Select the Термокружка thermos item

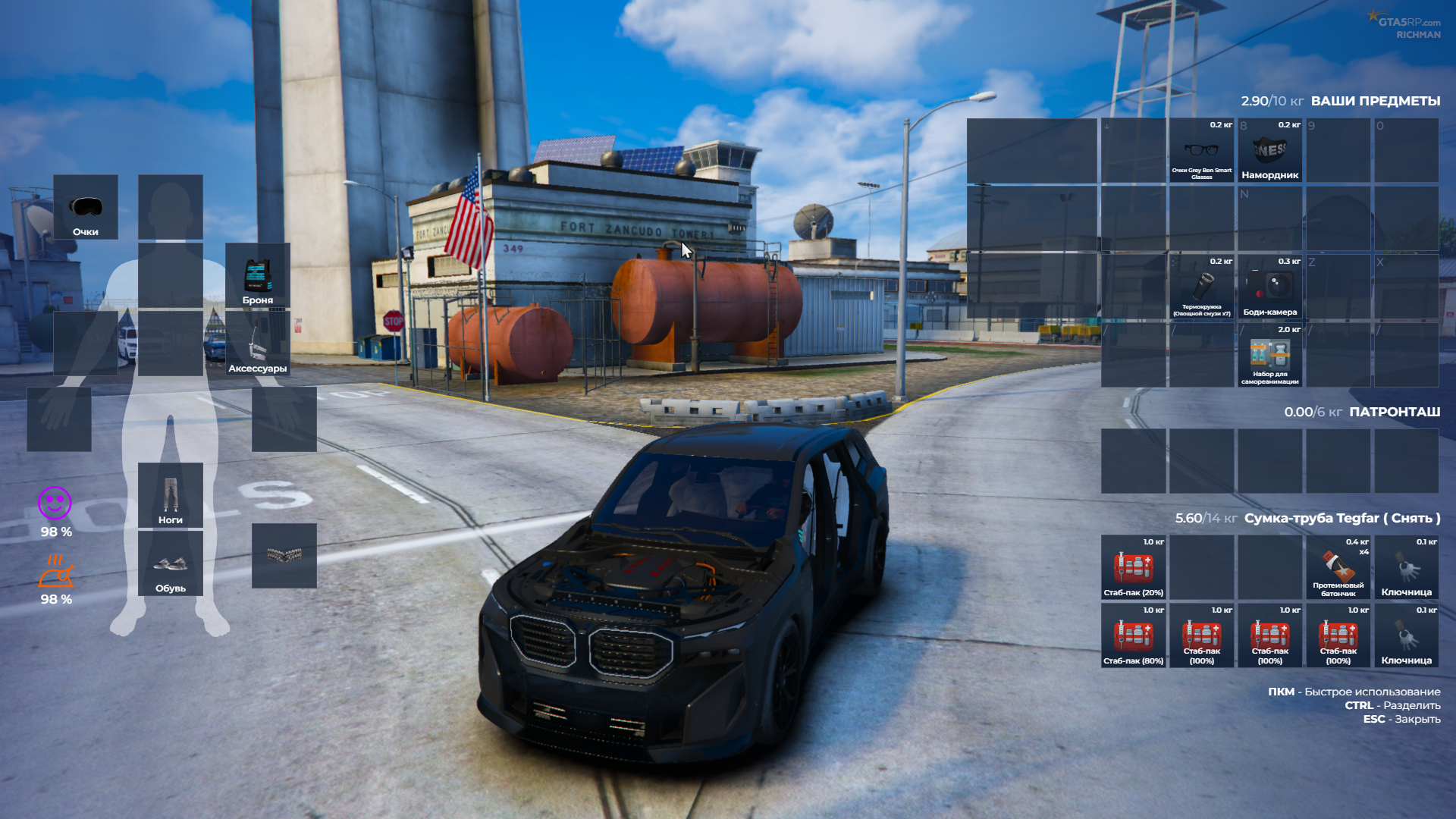(1202, 287)
